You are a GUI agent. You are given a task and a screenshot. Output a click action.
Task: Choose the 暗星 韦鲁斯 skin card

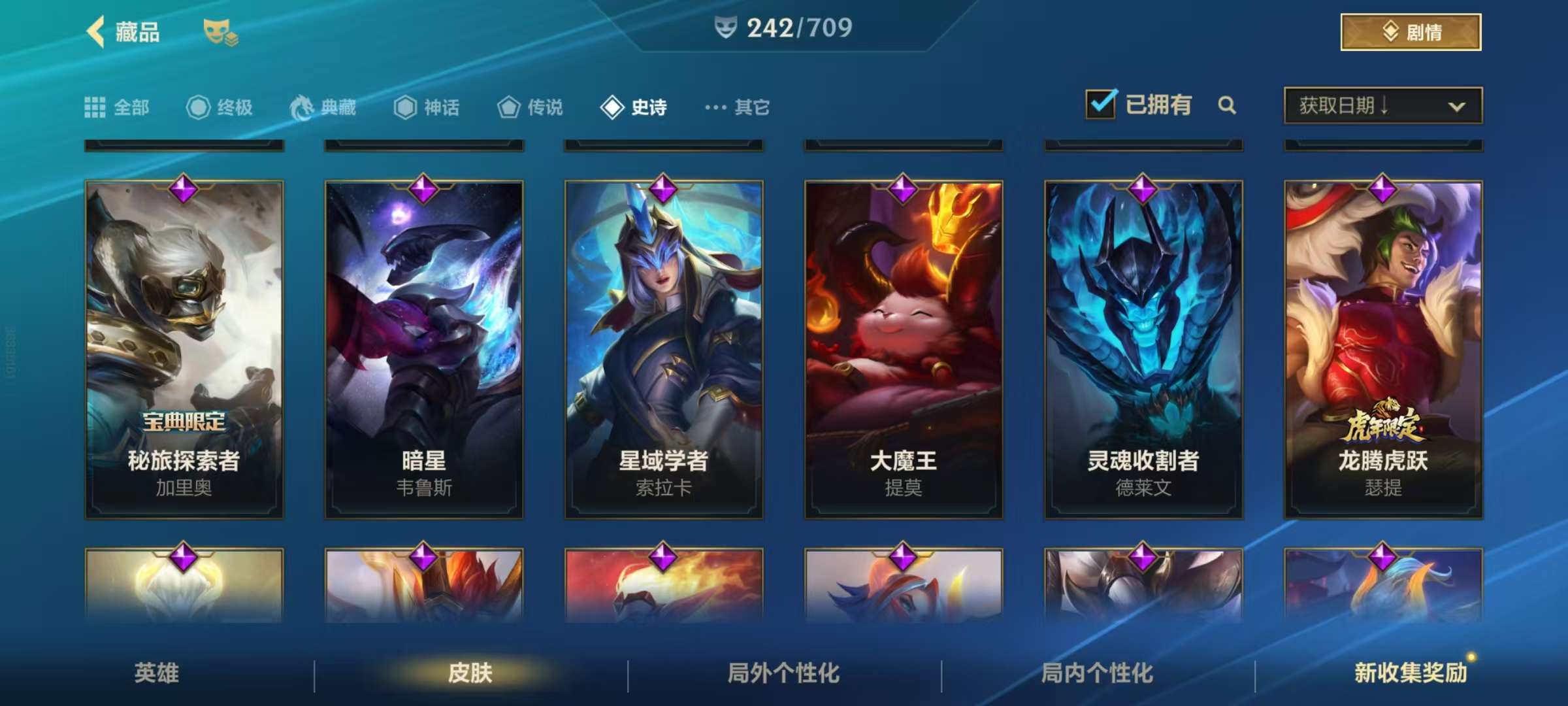[x=424, y=350]
